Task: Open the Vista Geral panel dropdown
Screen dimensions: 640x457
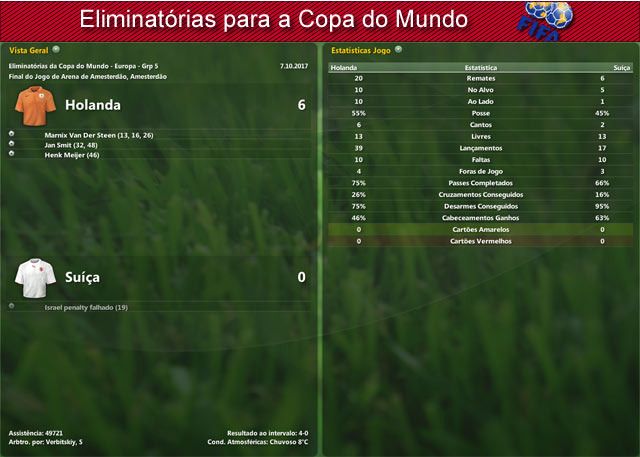Action: click(56, 48)
